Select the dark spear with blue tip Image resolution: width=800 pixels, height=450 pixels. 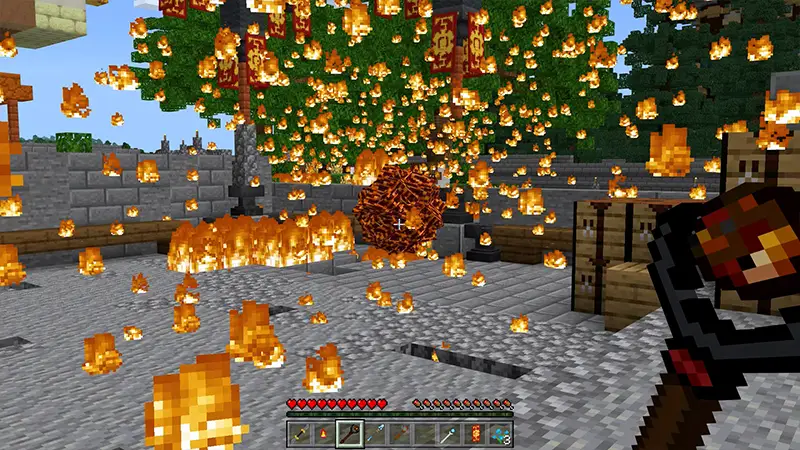375,433
